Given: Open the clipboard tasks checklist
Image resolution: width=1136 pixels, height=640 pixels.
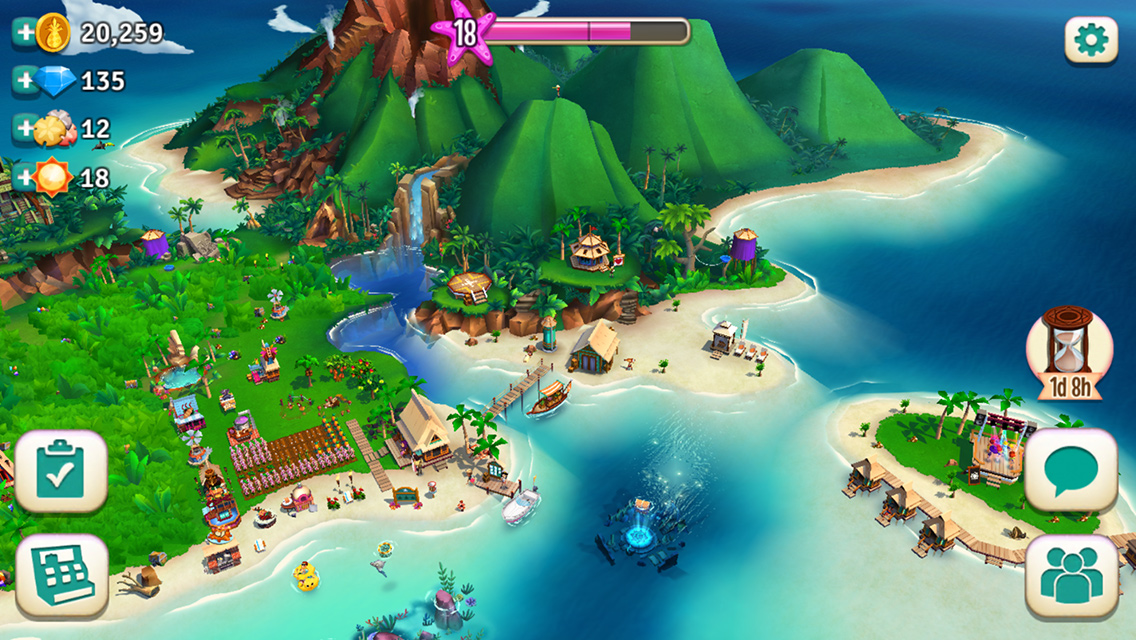Looking at the screenshot, I should tap(61, 472).
